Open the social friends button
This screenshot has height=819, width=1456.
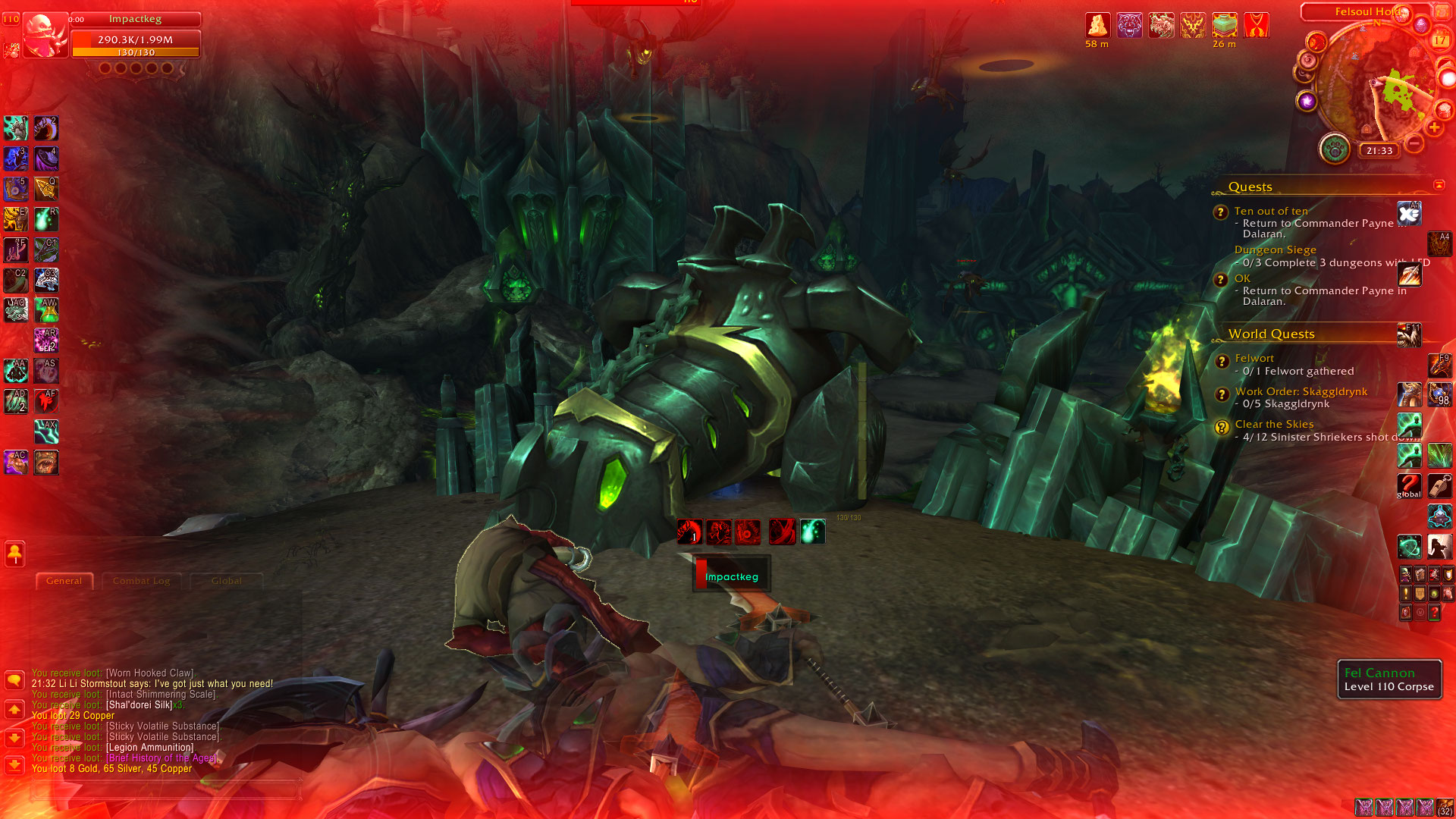[x=14, y=554]
